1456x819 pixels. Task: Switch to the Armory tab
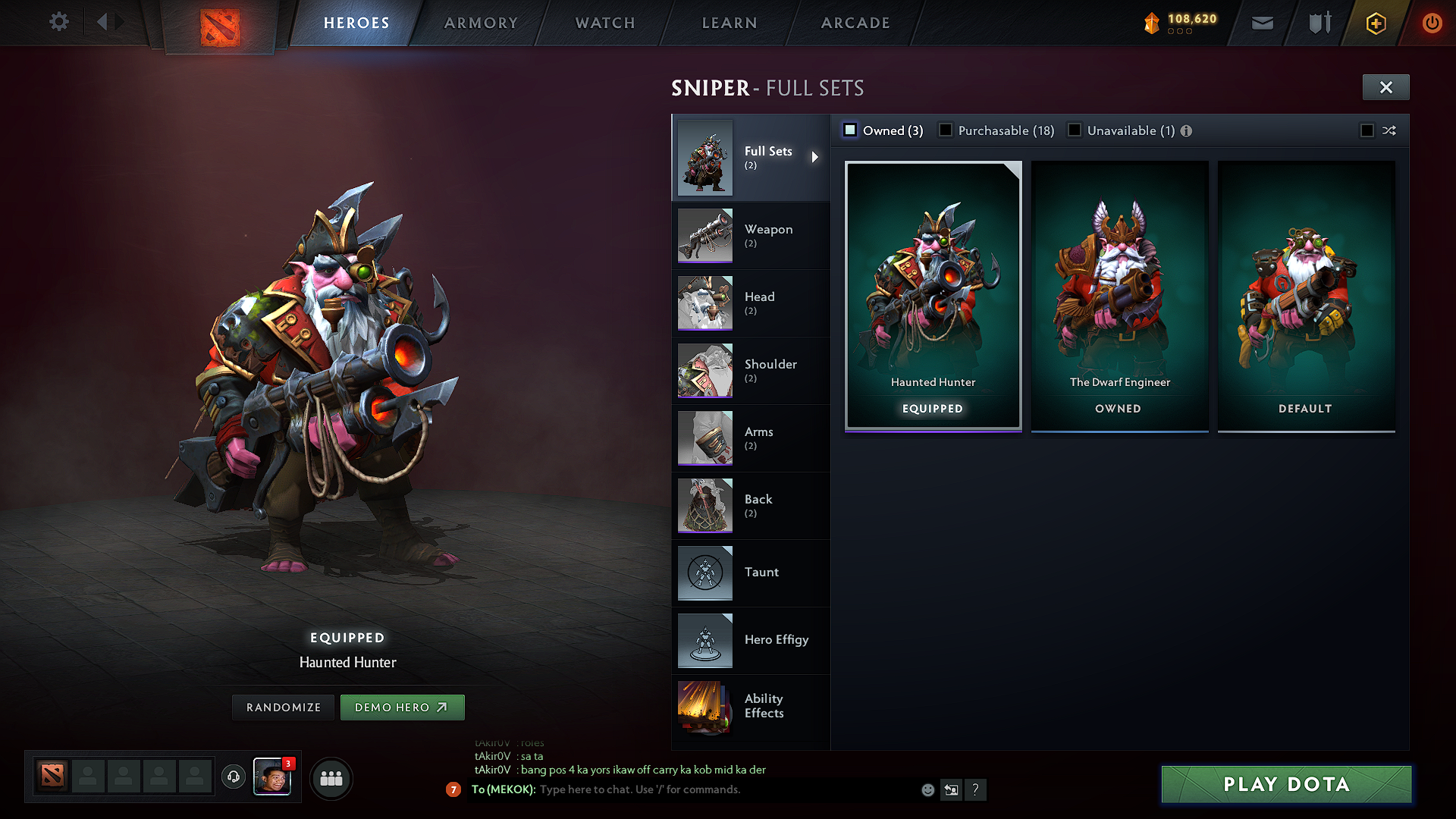pos(480,23)
